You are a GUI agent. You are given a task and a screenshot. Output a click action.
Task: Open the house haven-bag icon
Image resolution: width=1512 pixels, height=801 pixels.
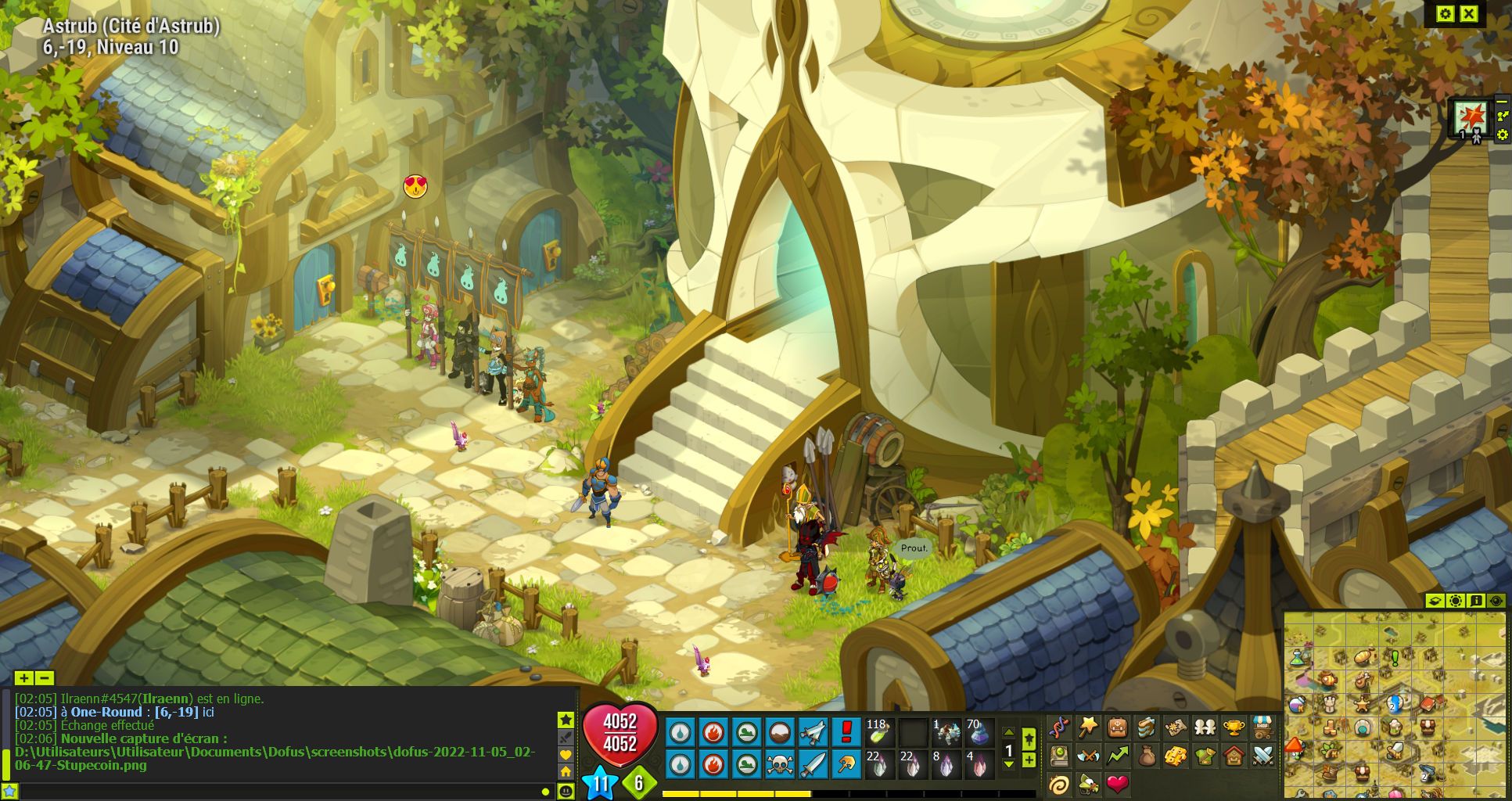click(1234, 756)
